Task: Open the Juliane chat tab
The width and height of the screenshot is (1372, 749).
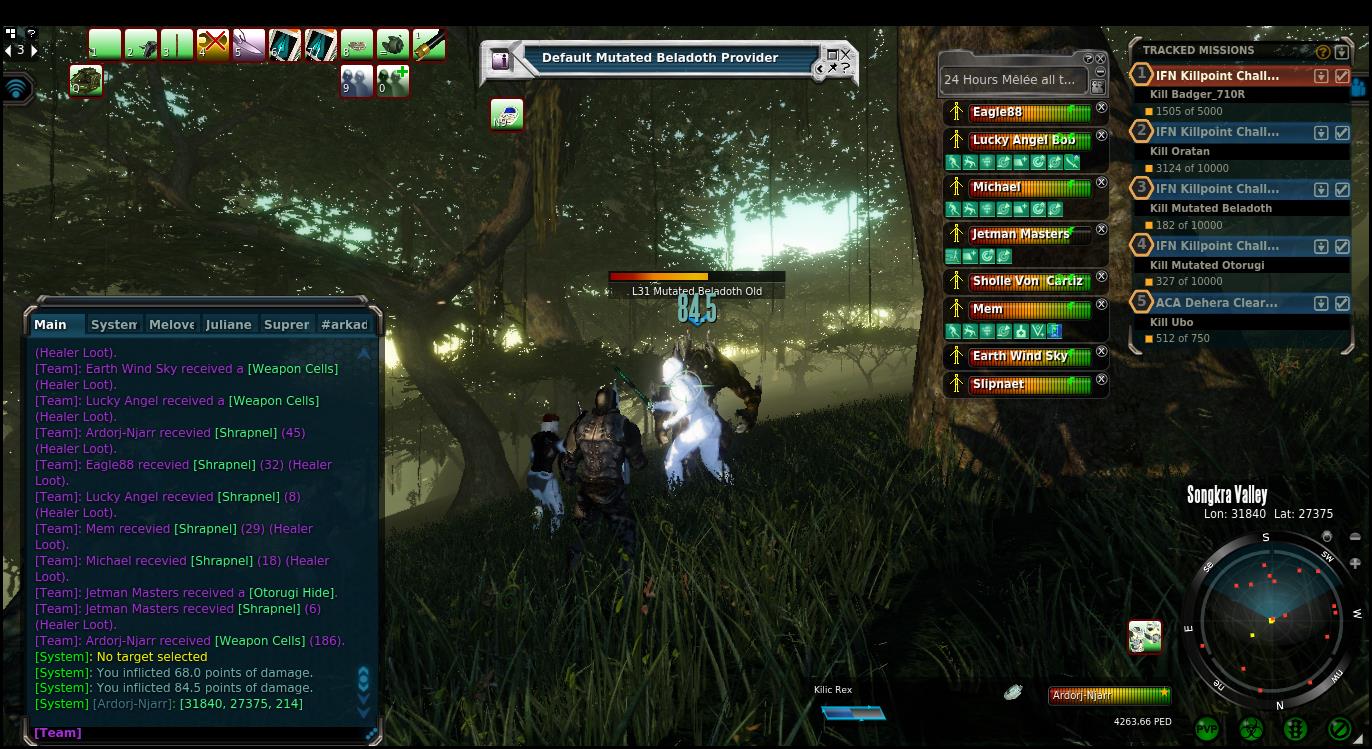Action: (228, 324)
